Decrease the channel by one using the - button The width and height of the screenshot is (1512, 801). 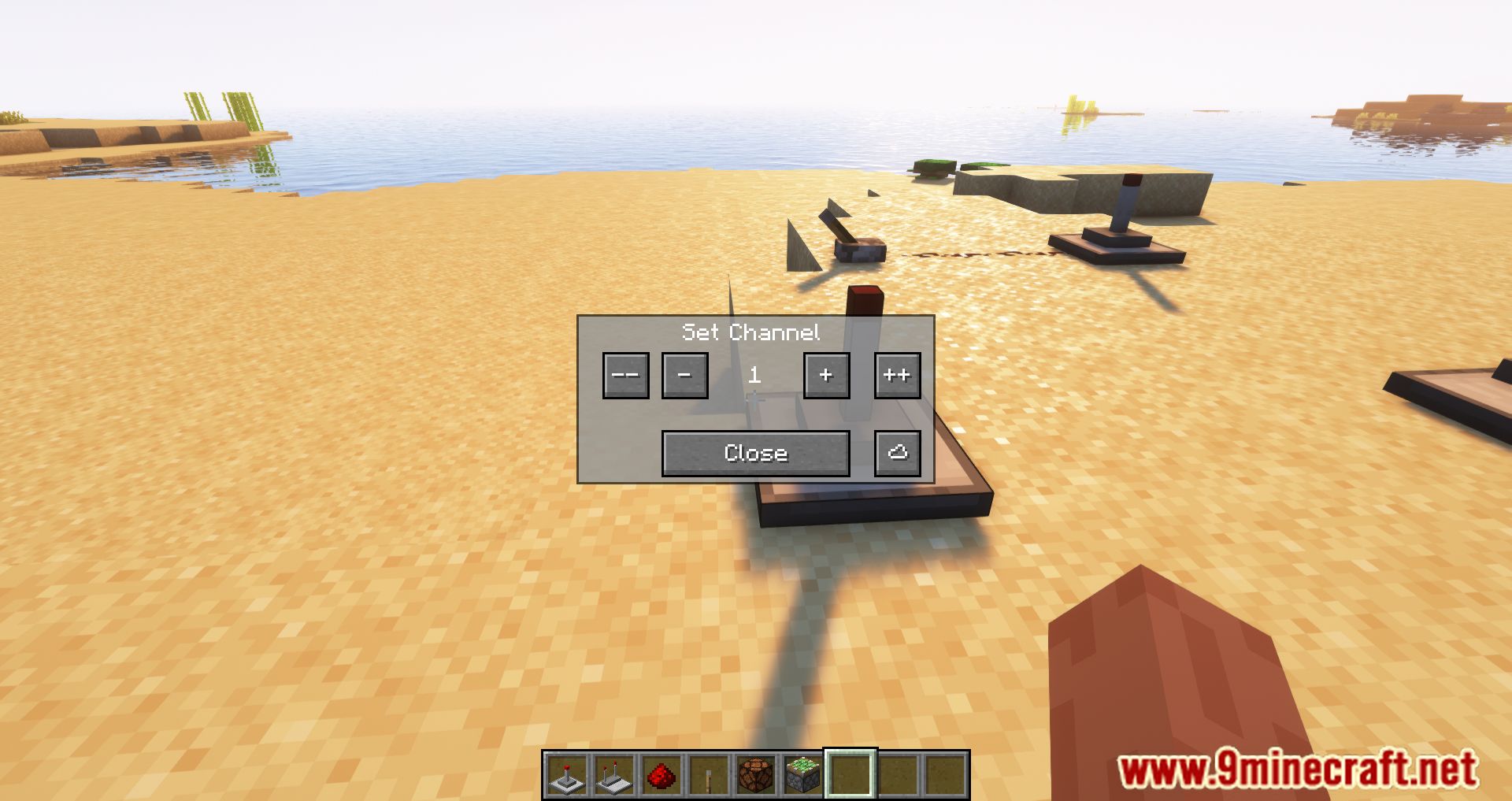tap(684, 376)
